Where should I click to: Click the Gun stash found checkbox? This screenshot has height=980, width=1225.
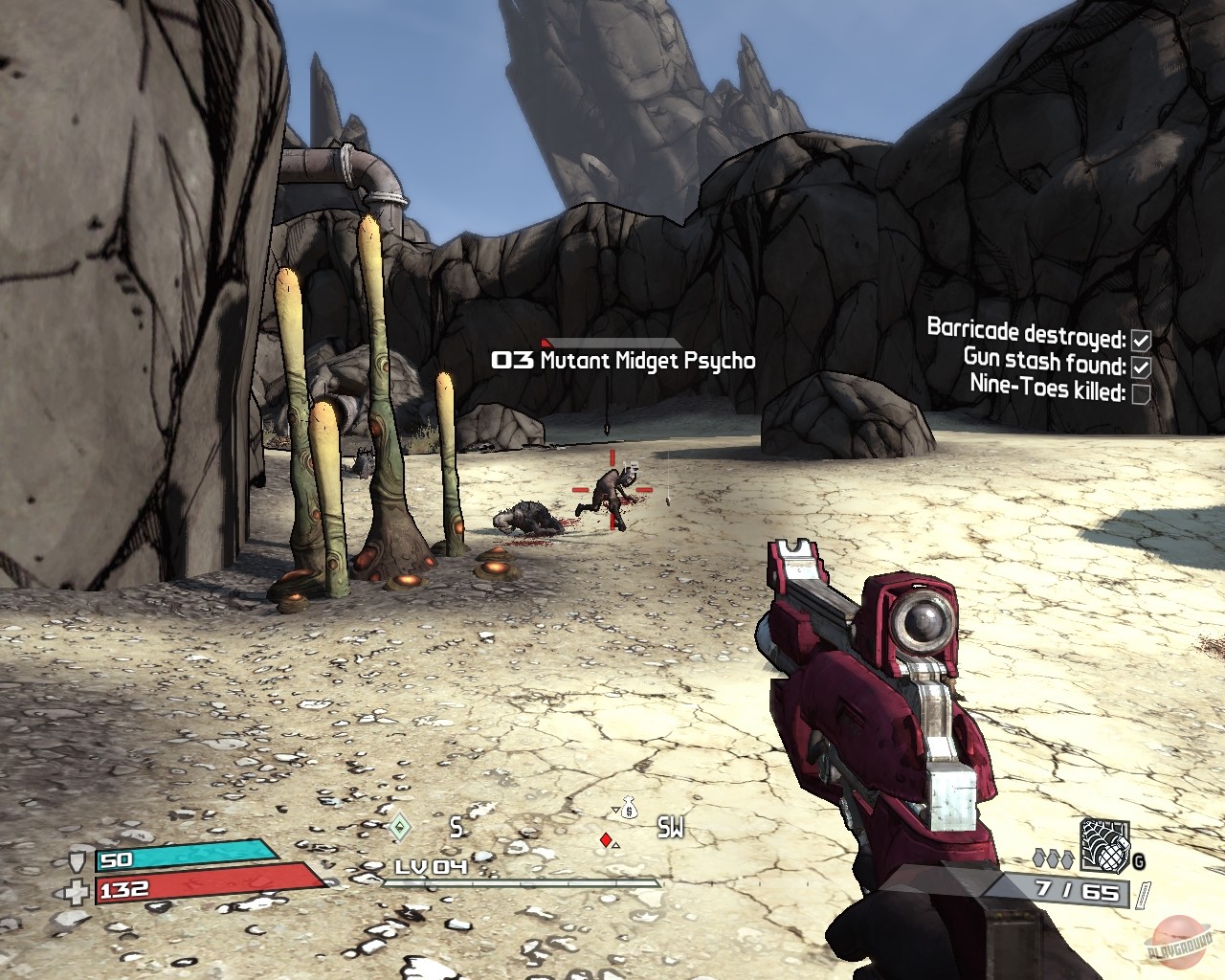pyautogui.click(x=1140, y=367)
